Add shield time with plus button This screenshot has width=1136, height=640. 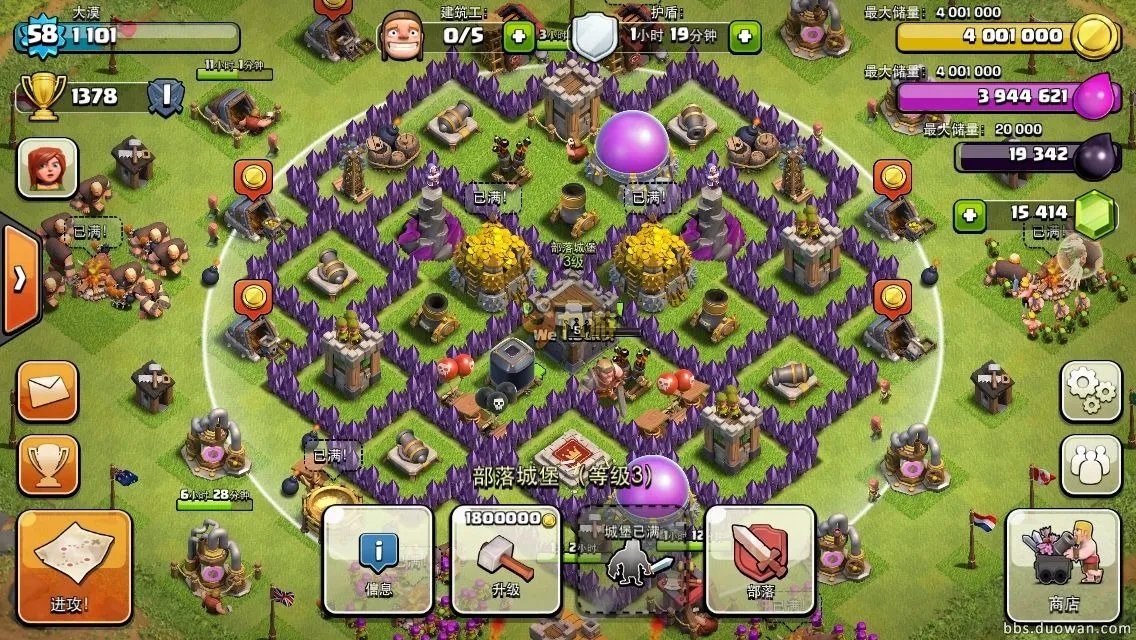(744, 37)
